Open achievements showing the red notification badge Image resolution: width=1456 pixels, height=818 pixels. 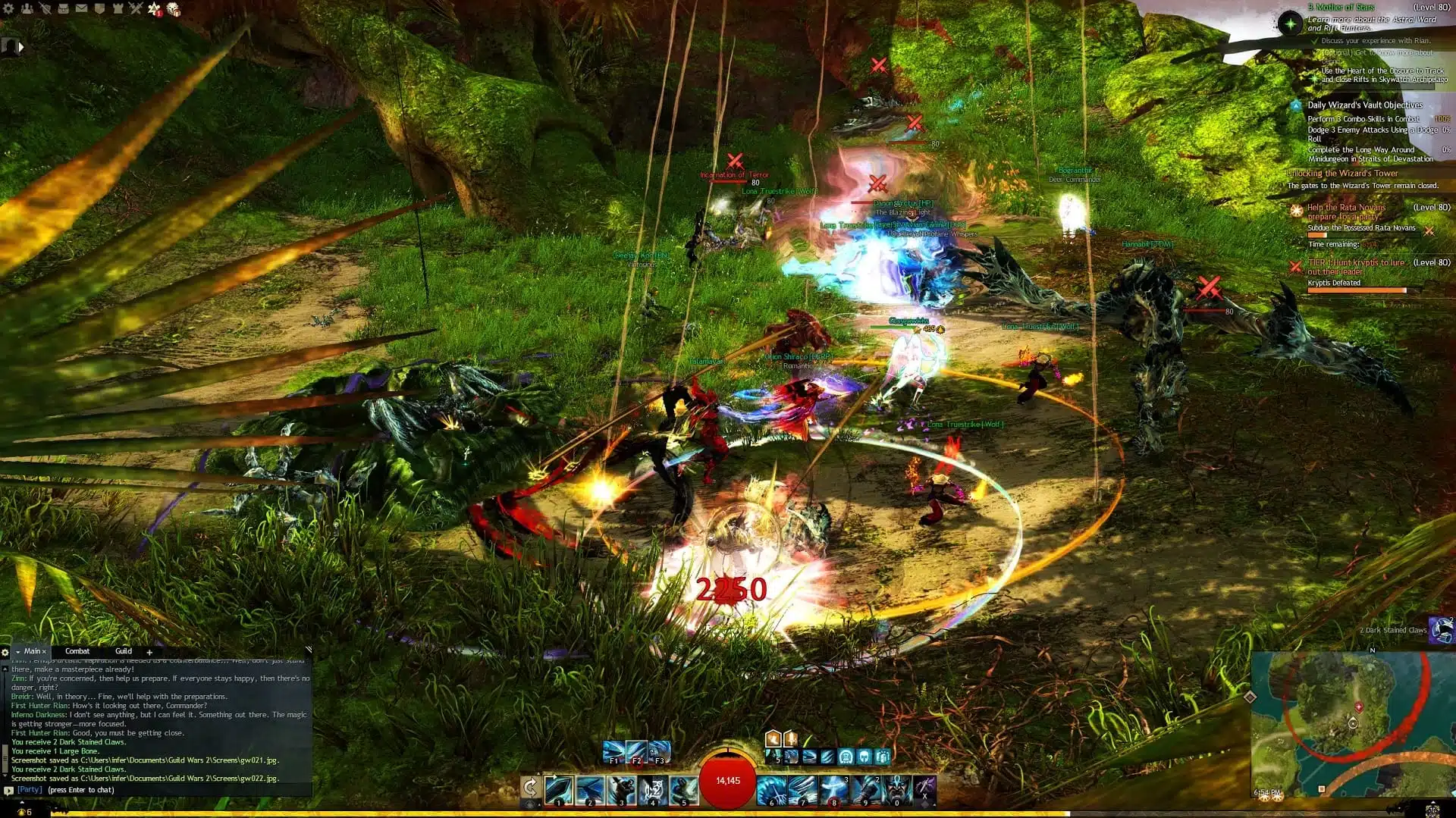click(x=153, y=8)
